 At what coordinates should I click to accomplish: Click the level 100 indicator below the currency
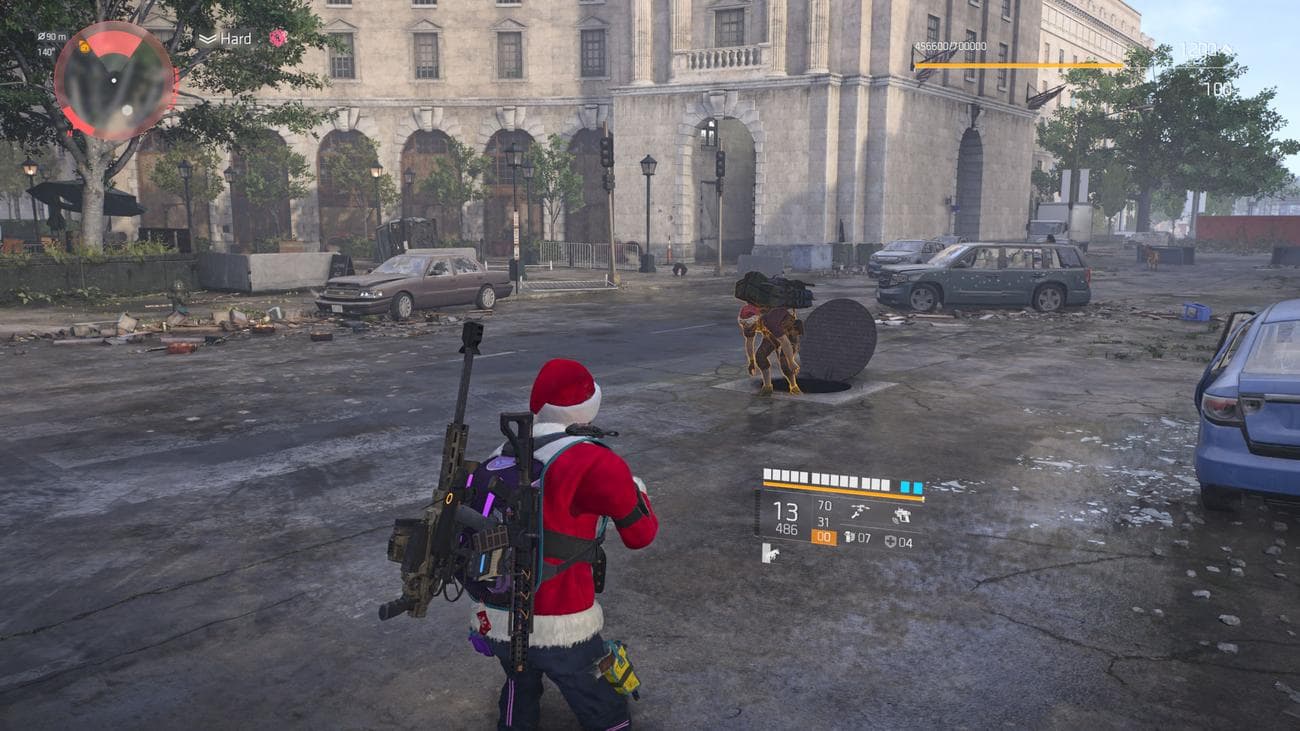[1217, 88]
